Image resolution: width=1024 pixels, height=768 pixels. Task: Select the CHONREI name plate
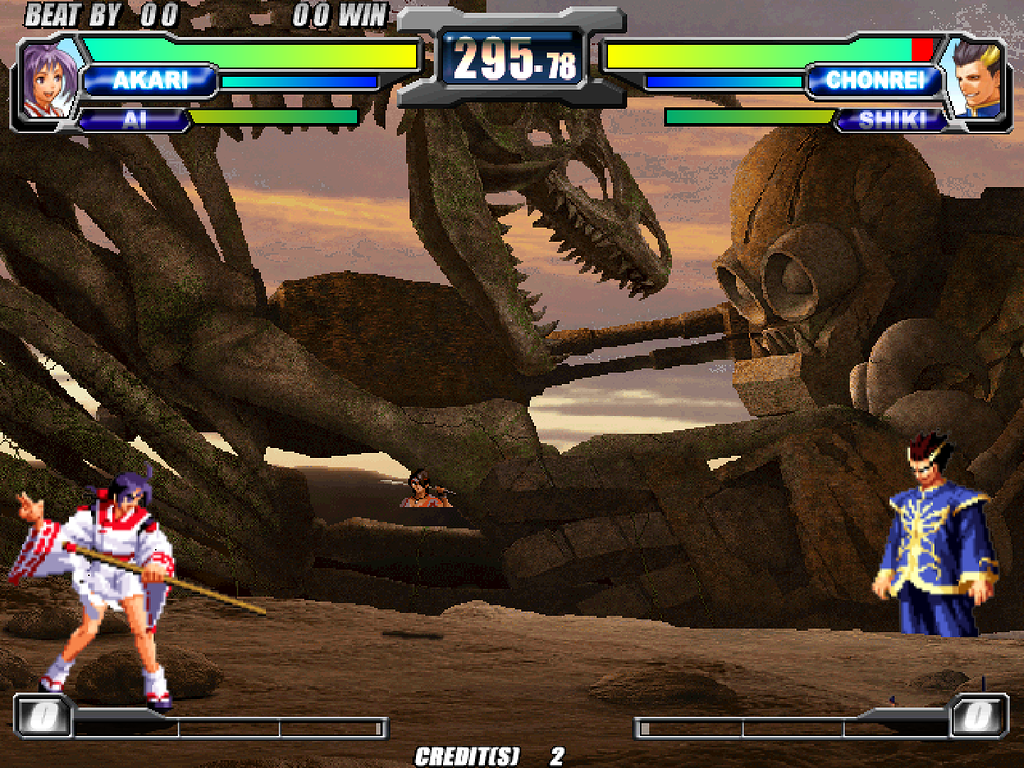873,81
